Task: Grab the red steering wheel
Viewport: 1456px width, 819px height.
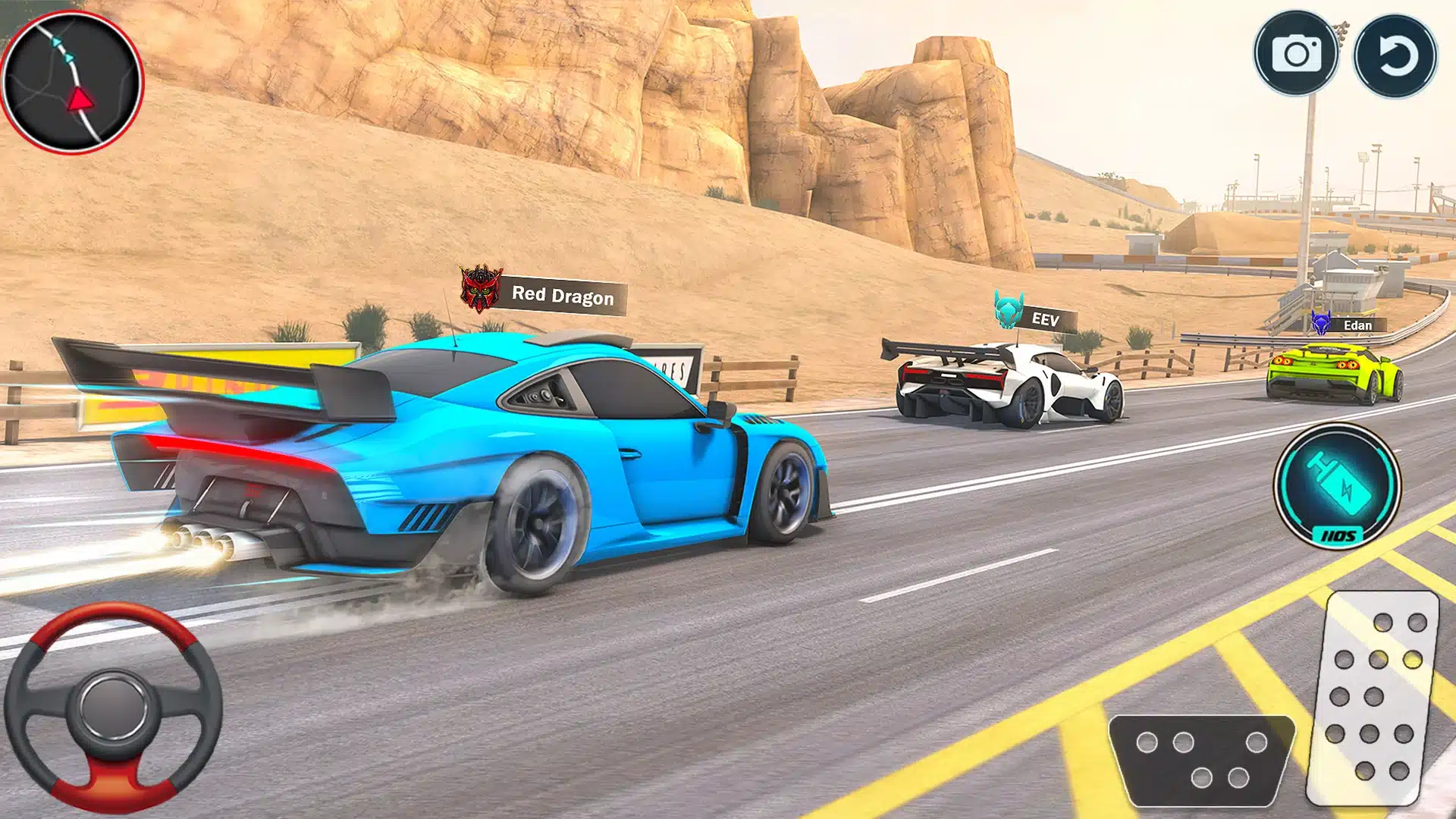Action: point(113,708)
